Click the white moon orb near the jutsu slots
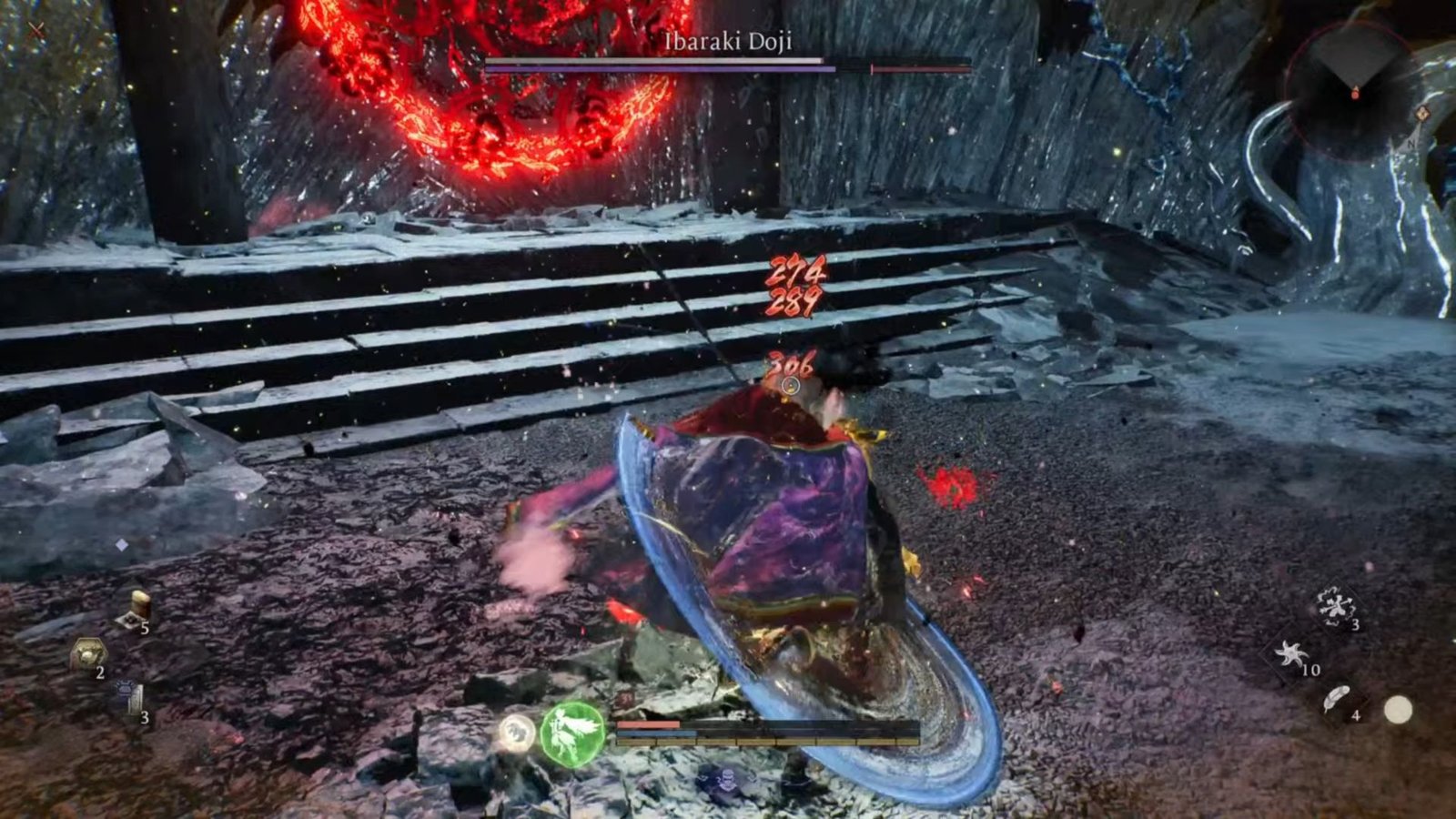This screenshot has height=819, width=1456. click(1398, 710)
